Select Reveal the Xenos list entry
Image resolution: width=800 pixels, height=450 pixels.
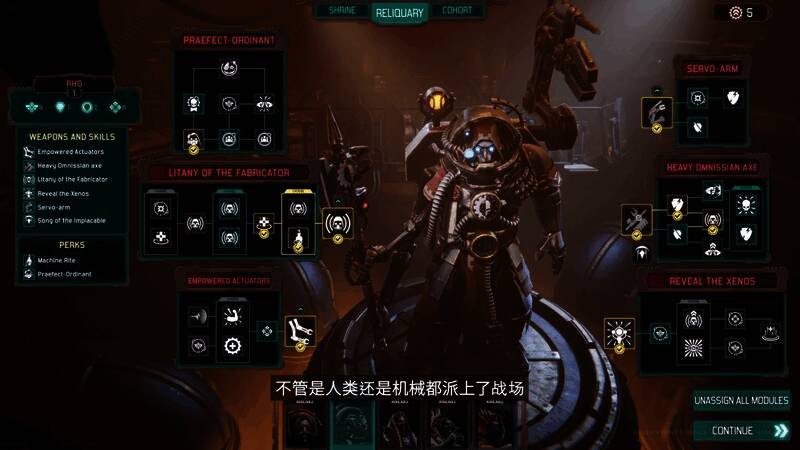point(68,193)
